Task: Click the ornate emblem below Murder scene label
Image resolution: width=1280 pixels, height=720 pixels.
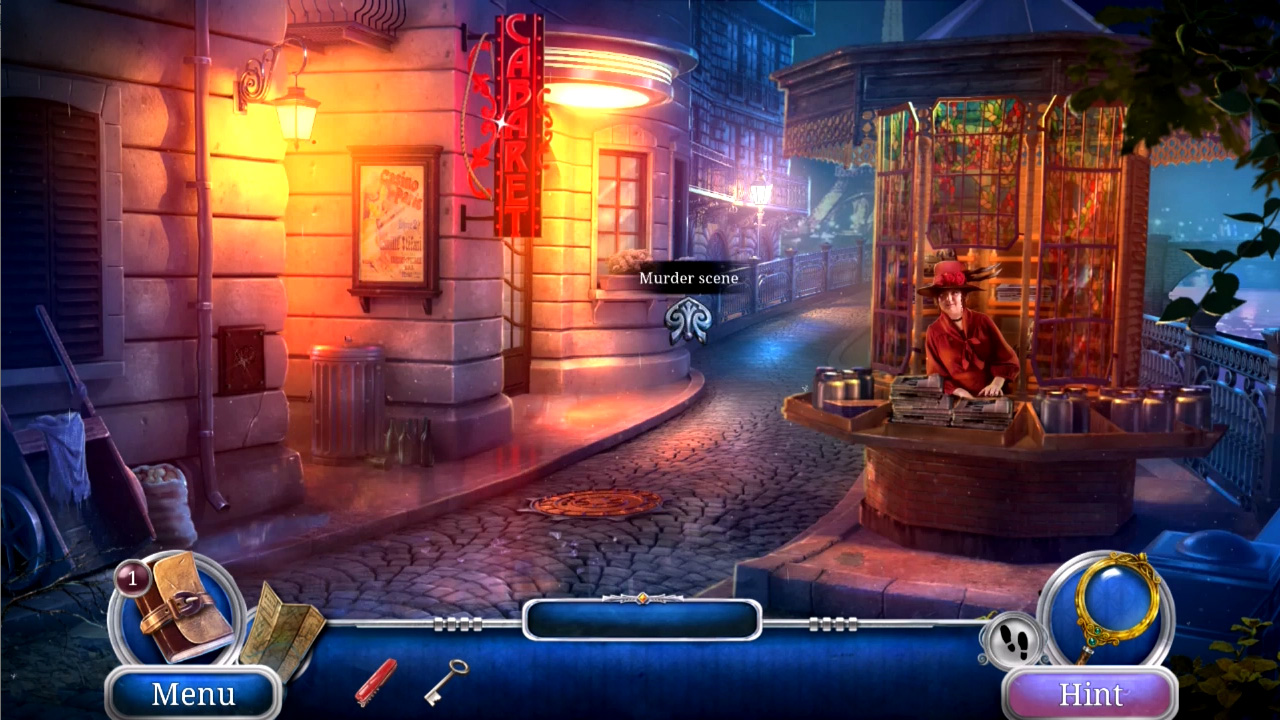Action: (x=689, y=322)
